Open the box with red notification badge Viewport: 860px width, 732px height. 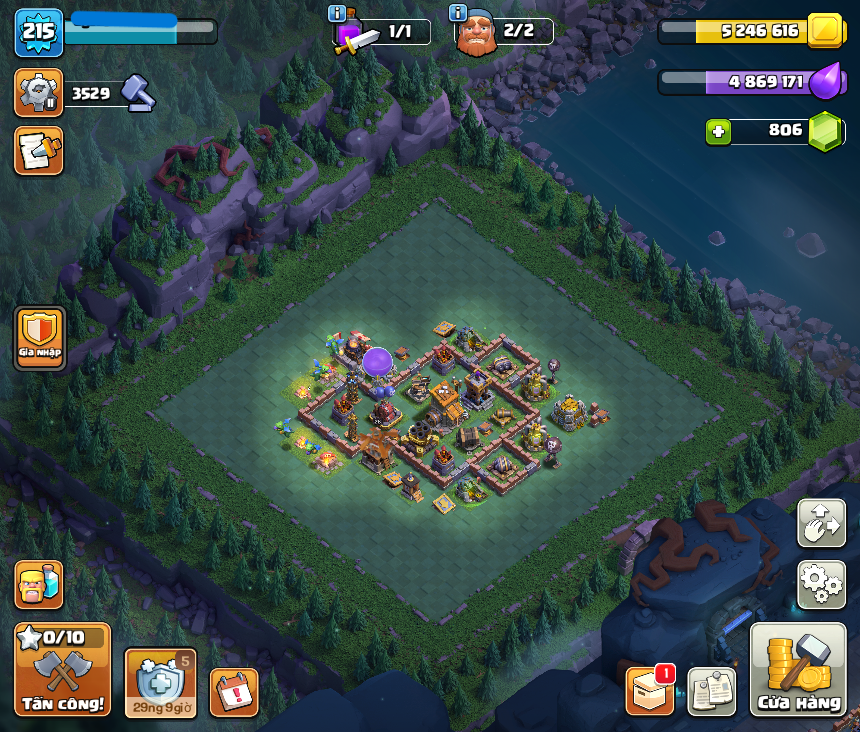[650, 690]
